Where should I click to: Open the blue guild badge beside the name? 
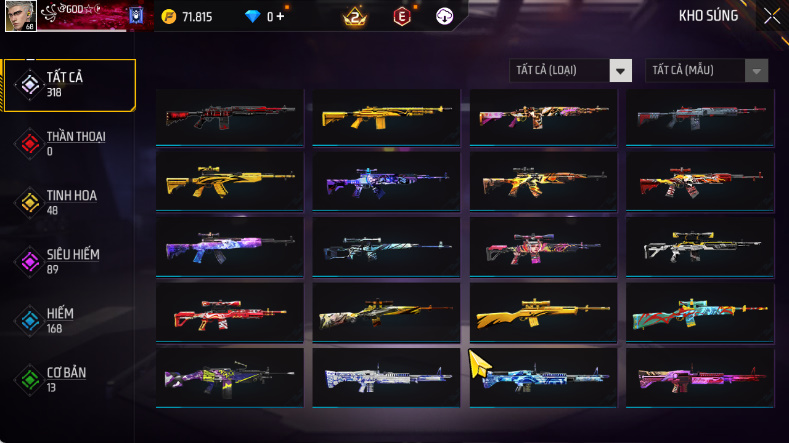[x=137, y=16]
